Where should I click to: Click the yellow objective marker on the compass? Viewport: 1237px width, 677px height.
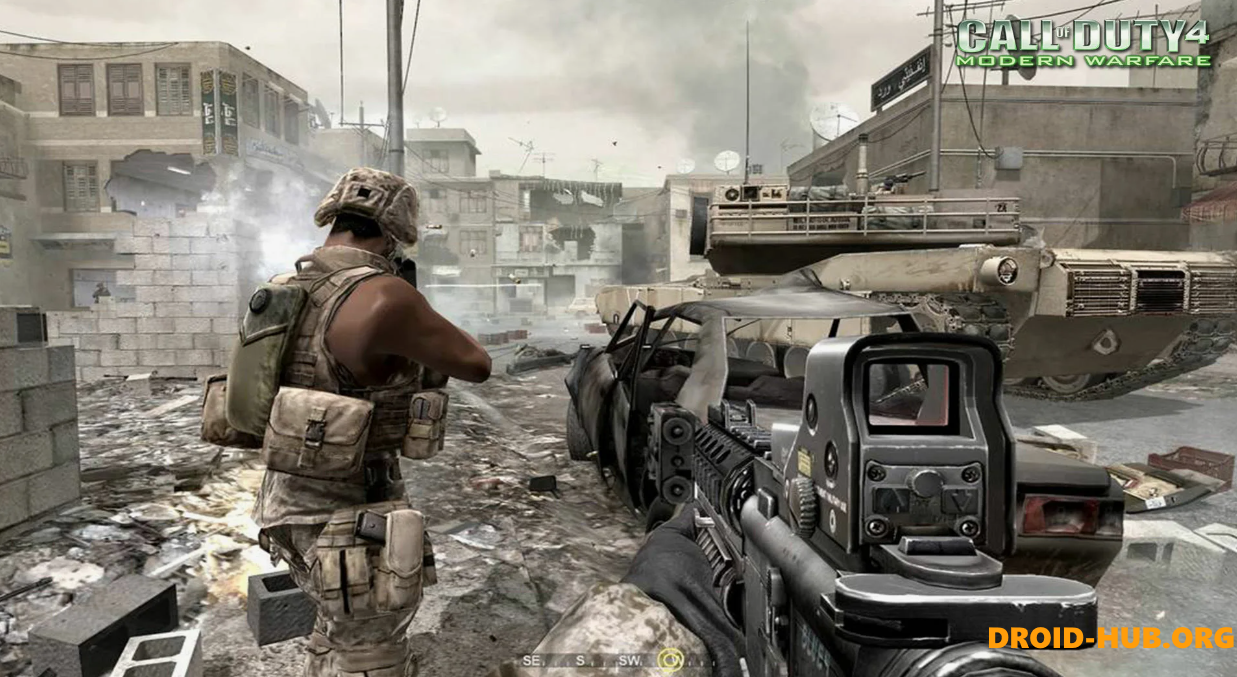[672, 660]
